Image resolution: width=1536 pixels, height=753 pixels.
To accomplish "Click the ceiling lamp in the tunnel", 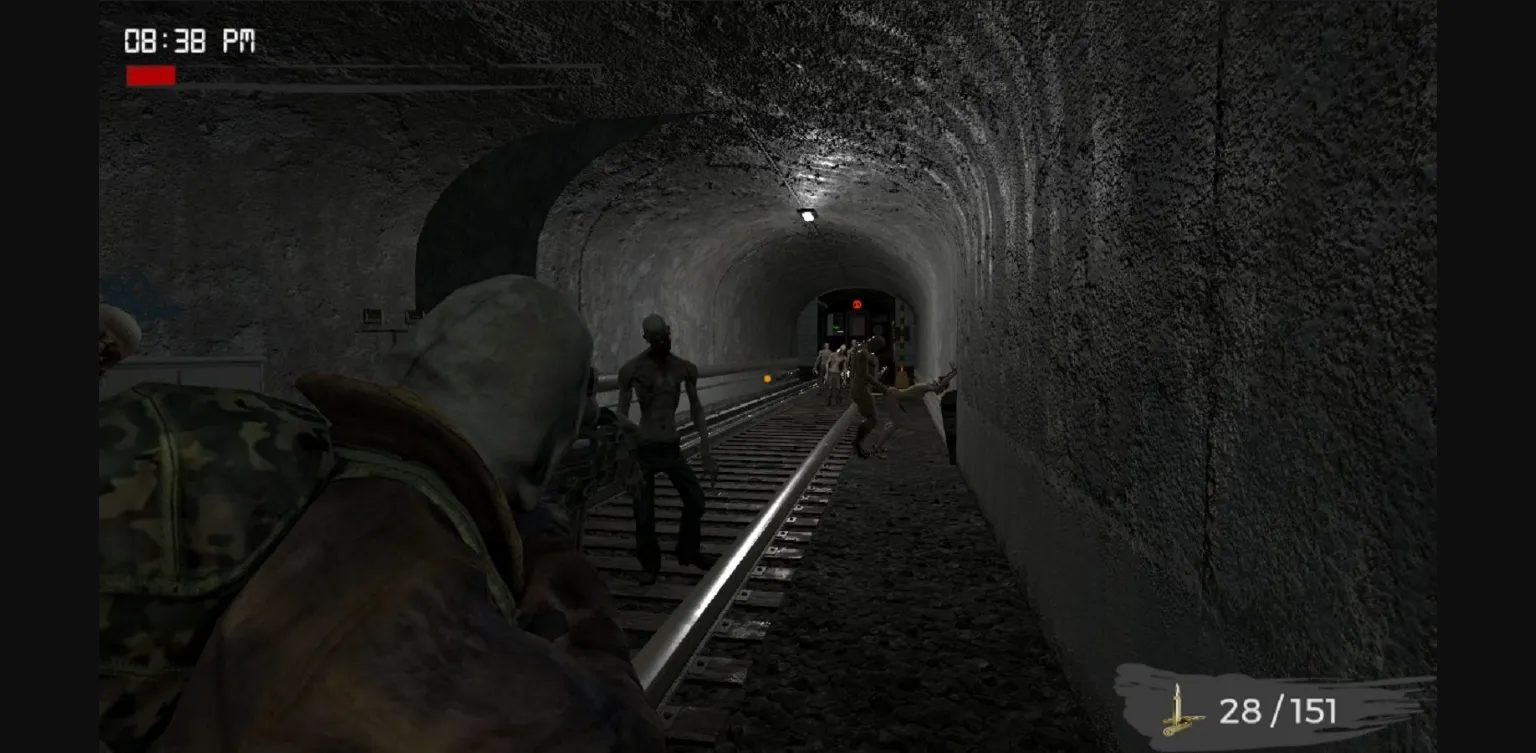I will 806,214.
